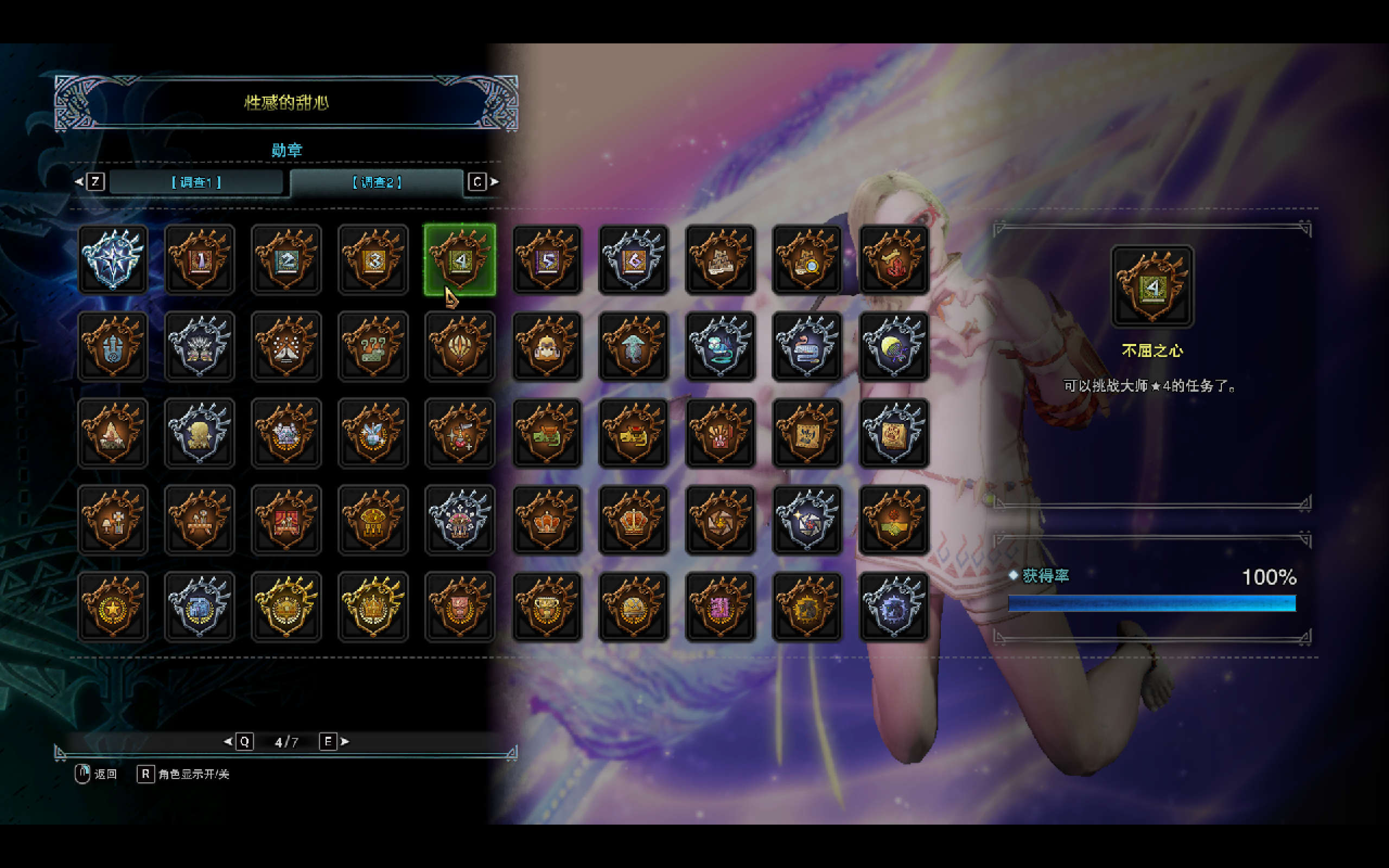Select the bone and red crystal medal
1389x868 pixels.
coord(894,259)
